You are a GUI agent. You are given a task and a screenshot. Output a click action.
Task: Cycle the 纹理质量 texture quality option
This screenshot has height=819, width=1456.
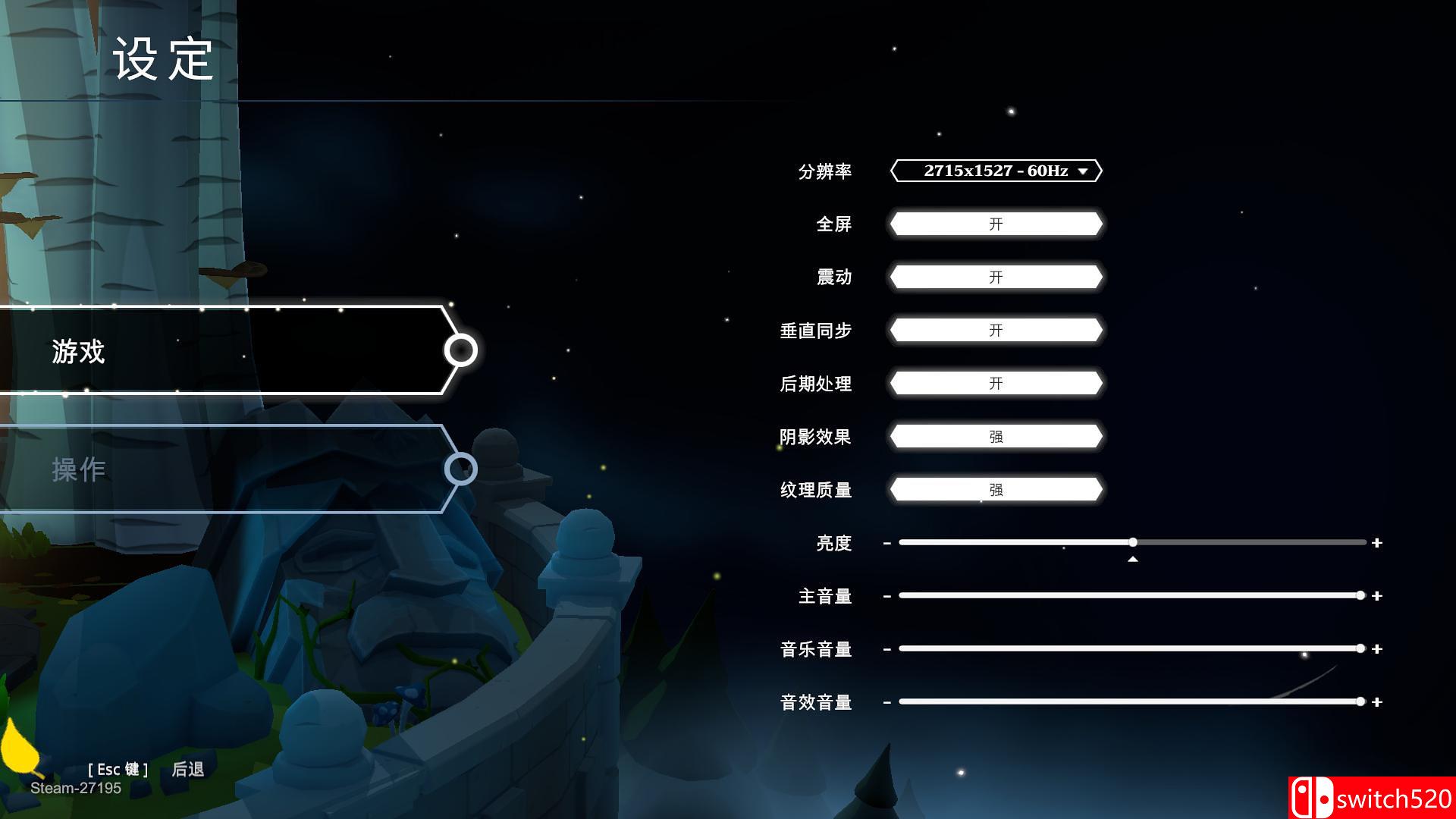[996, 490]
